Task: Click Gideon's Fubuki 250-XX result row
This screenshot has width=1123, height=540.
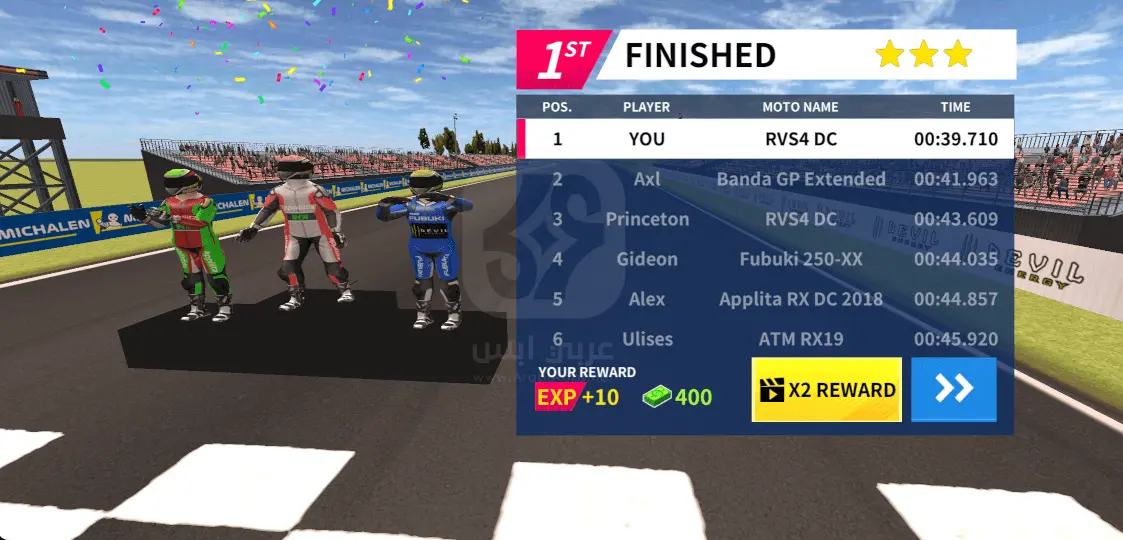Action: pos(765,259)
